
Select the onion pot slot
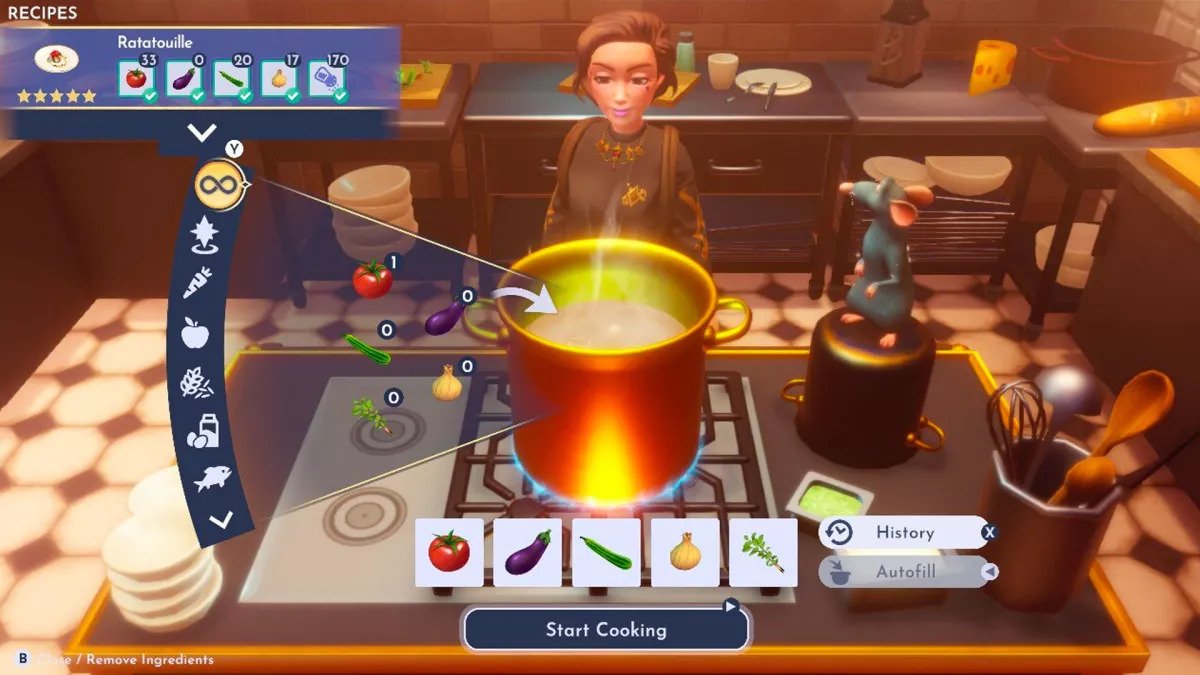click(685, 552)
